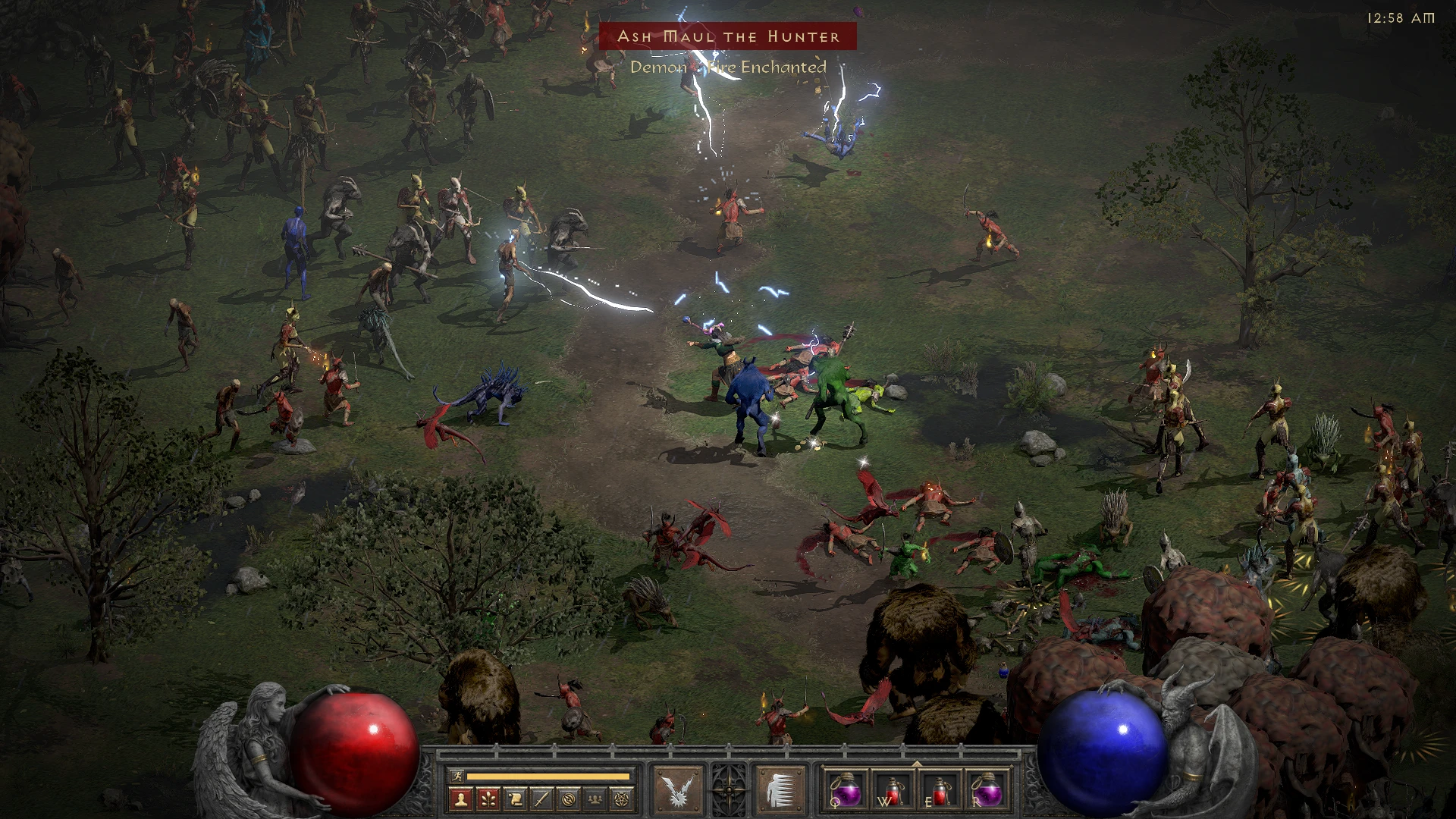Viewport: 1456px width, 819px height.
Task: Drink the purple potion in slot R
Action: click(x=987, y=791)
